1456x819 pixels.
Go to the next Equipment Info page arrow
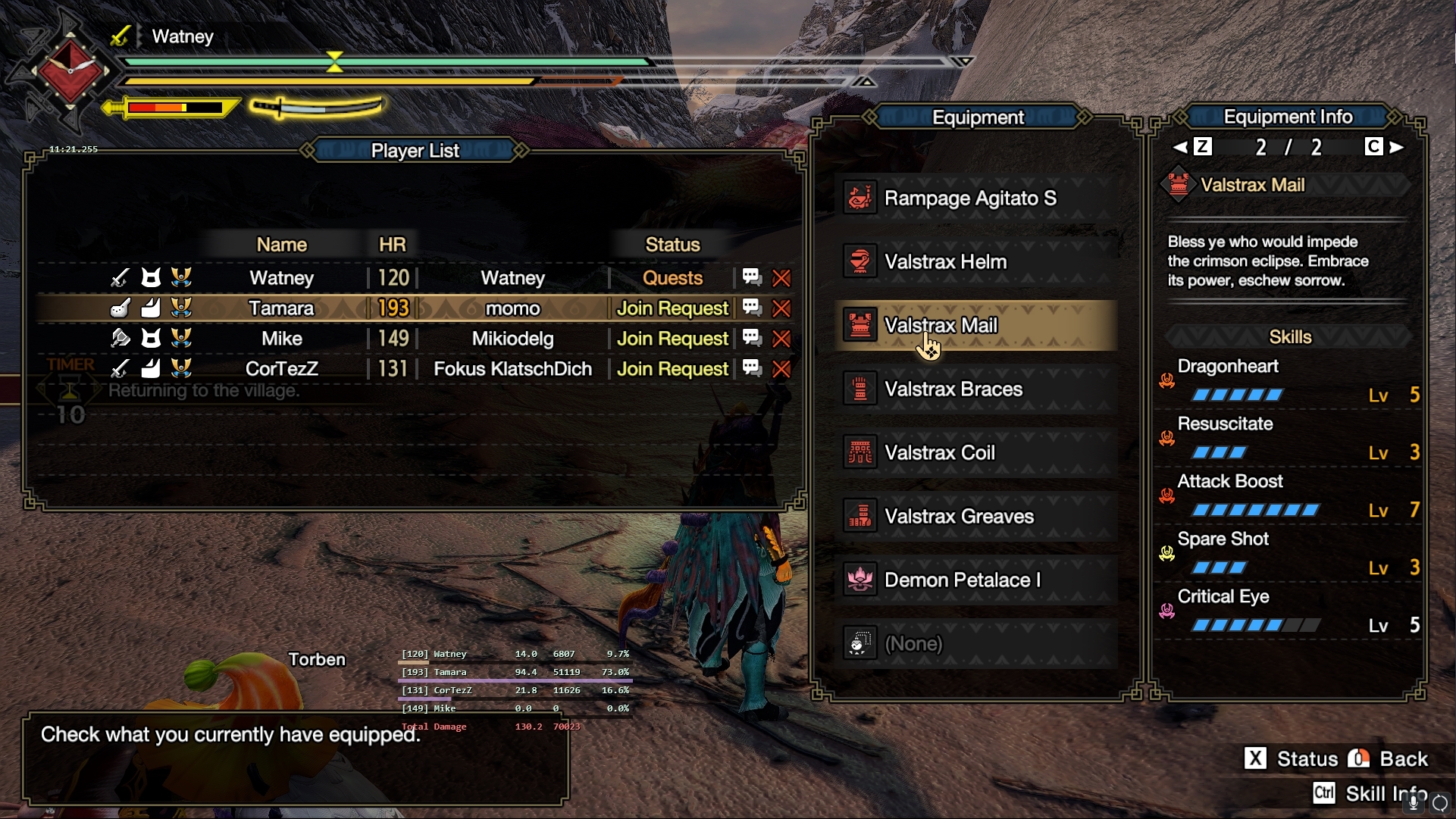(x=1397, y=147)
